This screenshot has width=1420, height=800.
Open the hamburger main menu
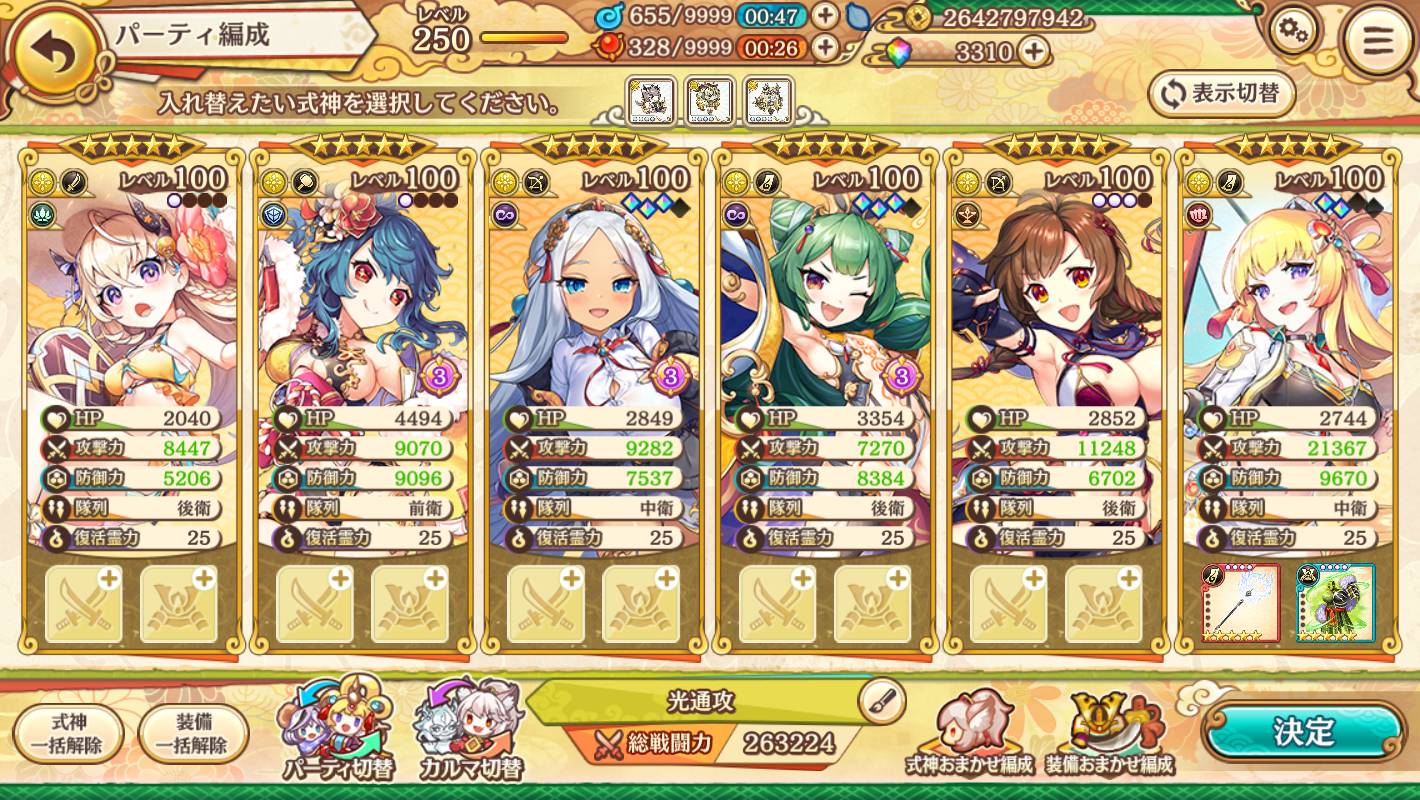coord(1377,42)
